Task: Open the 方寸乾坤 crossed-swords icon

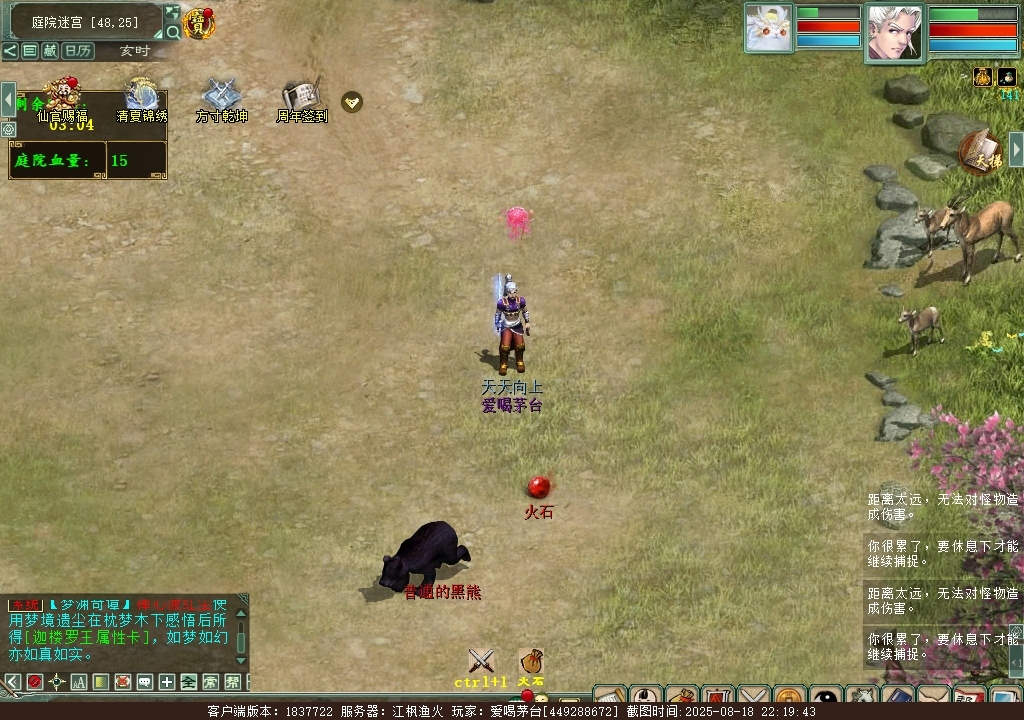Action: pos(221,97)
